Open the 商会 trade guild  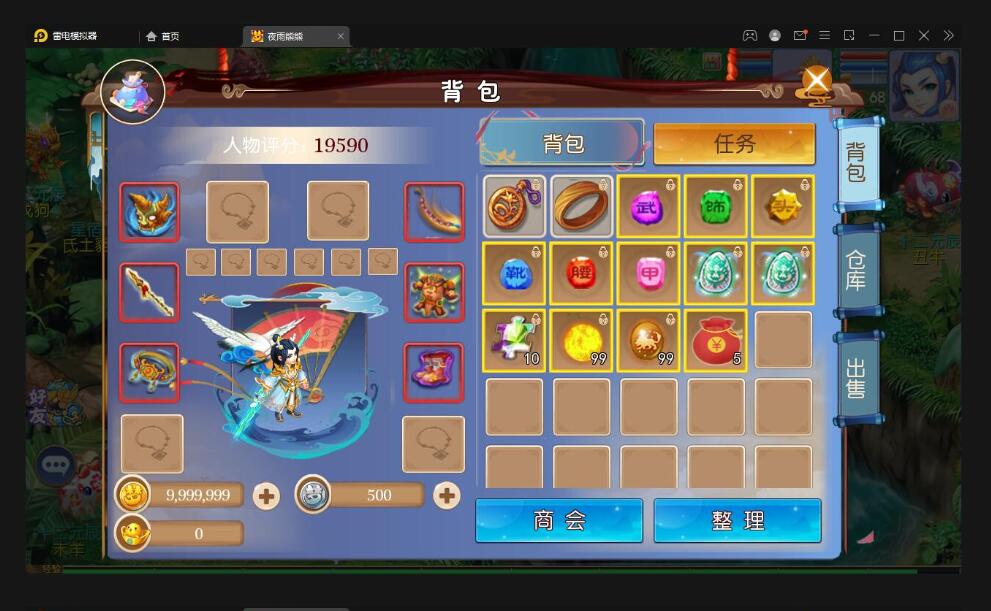pos(559,521)
